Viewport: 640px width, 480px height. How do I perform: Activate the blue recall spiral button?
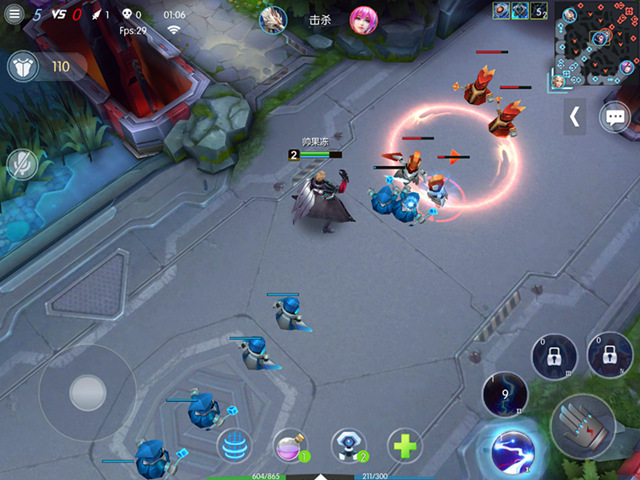[234, 445]
